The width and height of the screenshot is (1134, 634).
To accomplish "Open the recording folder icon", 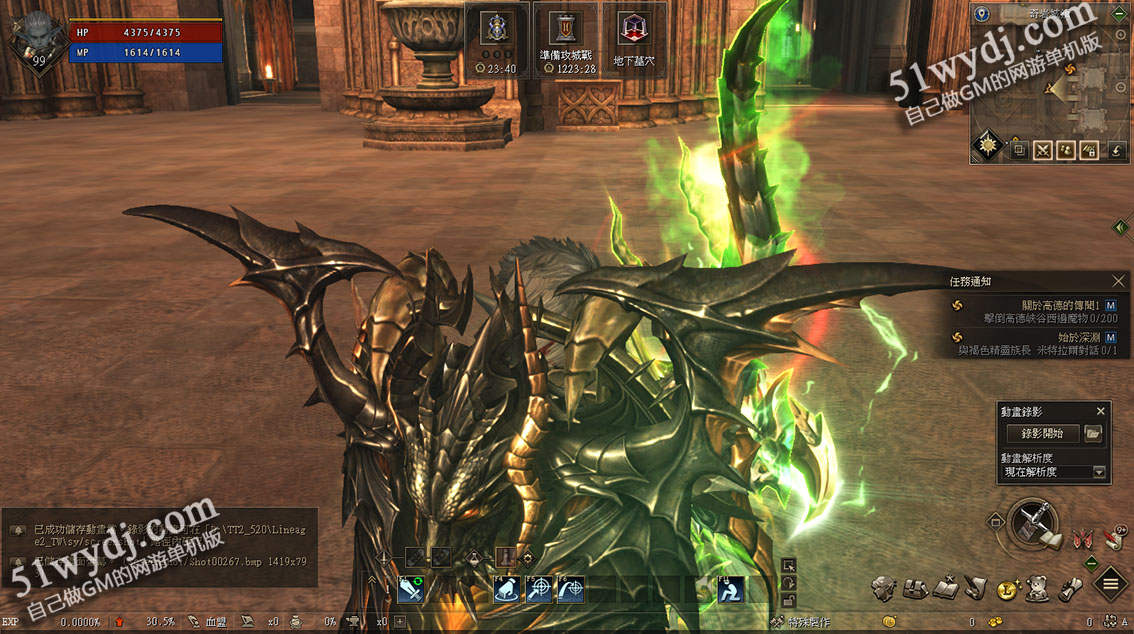I will click(1093, 433).
